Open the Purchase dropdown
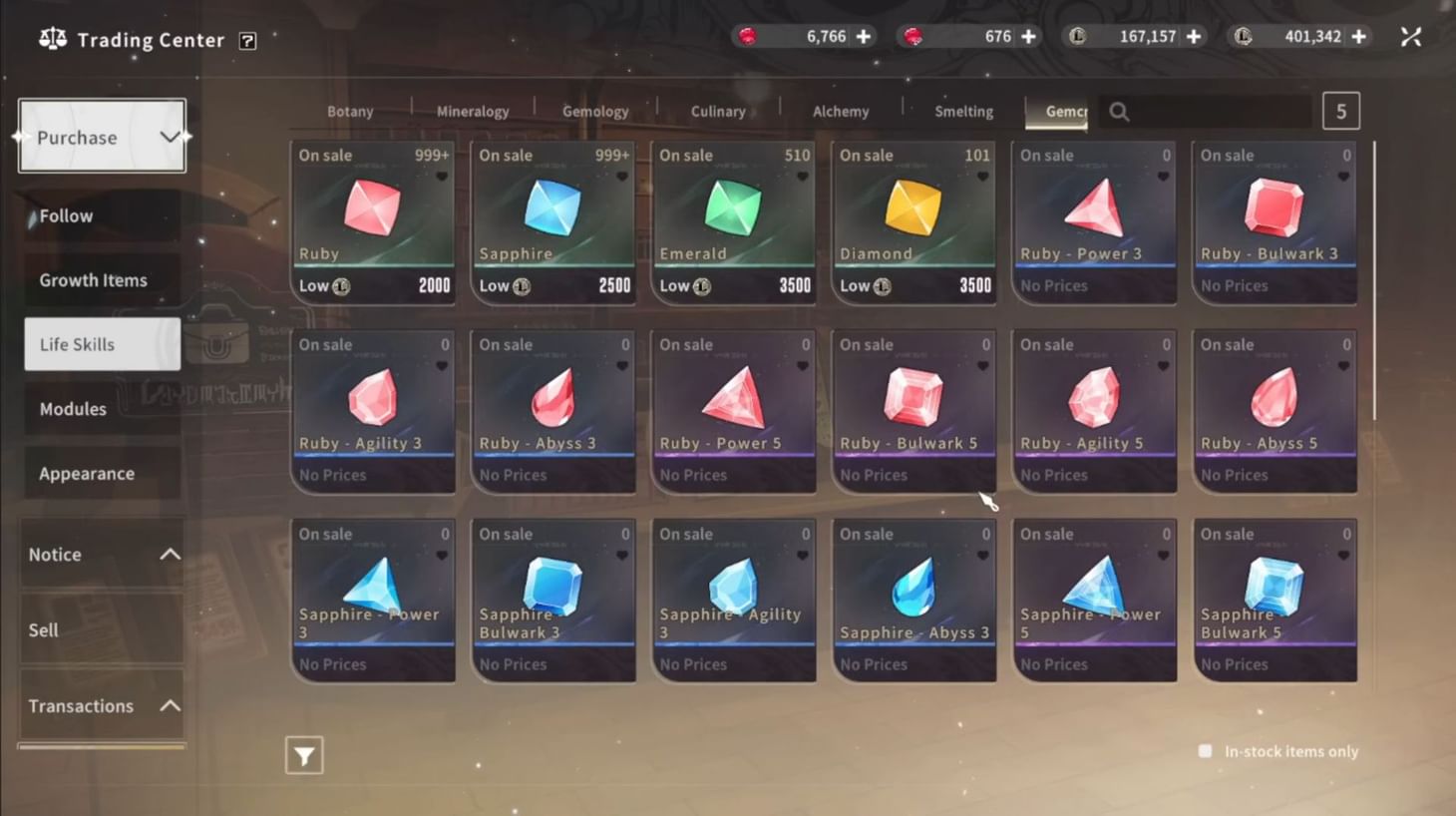The image size is (1456, 816). pyautogui.click(x=101, y=137)
